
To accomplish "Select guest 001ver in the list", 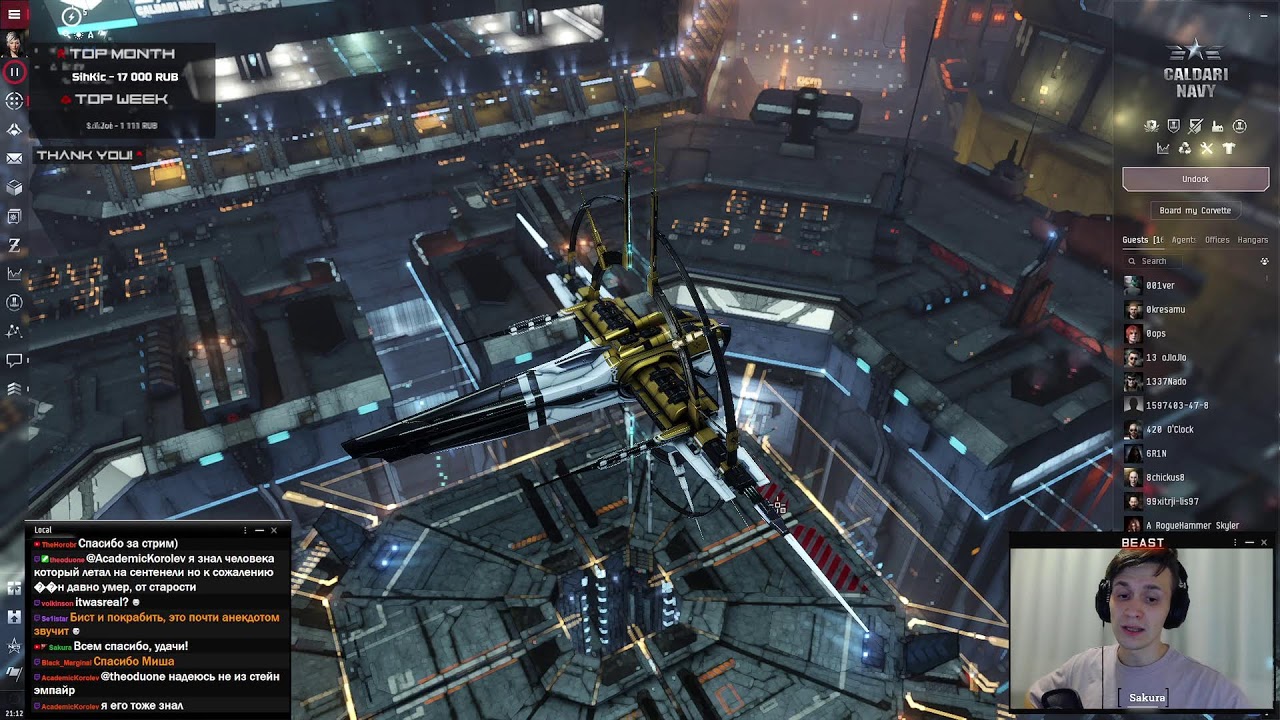I will pyautogui.click(x=1160, y=286).
